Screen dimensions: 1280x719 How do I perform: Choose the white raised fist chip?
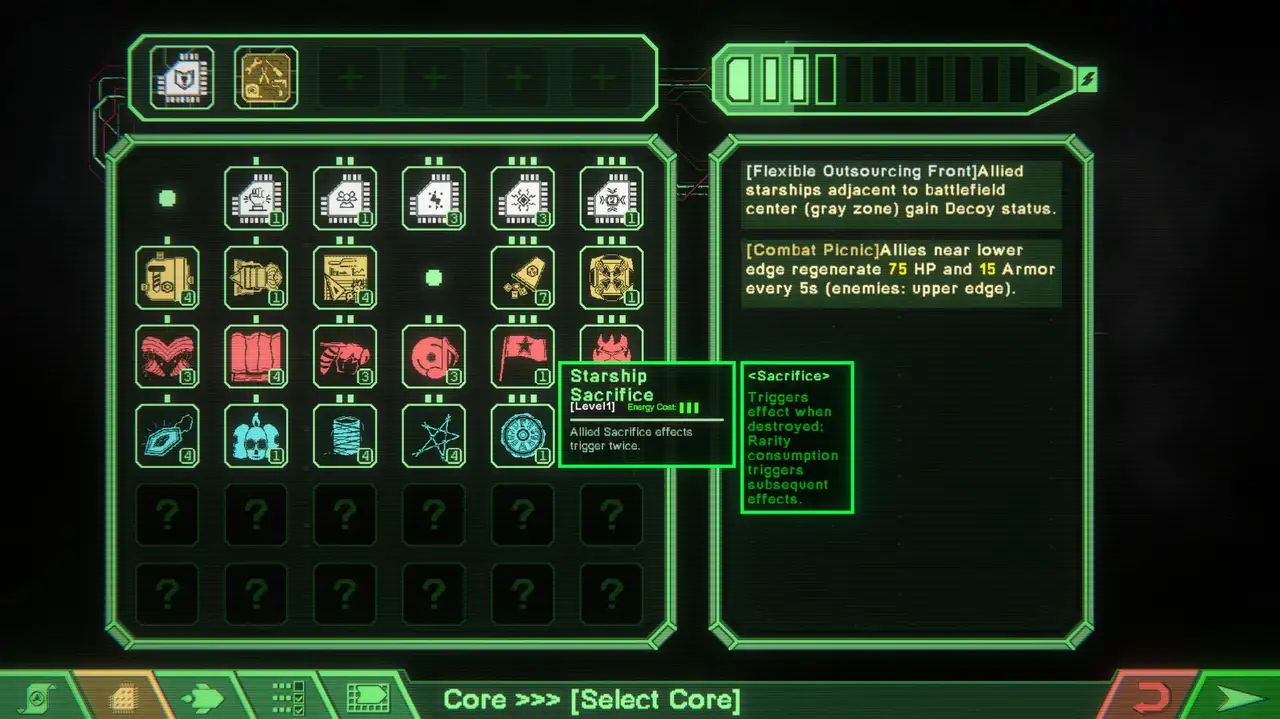(x=256, y=198)
